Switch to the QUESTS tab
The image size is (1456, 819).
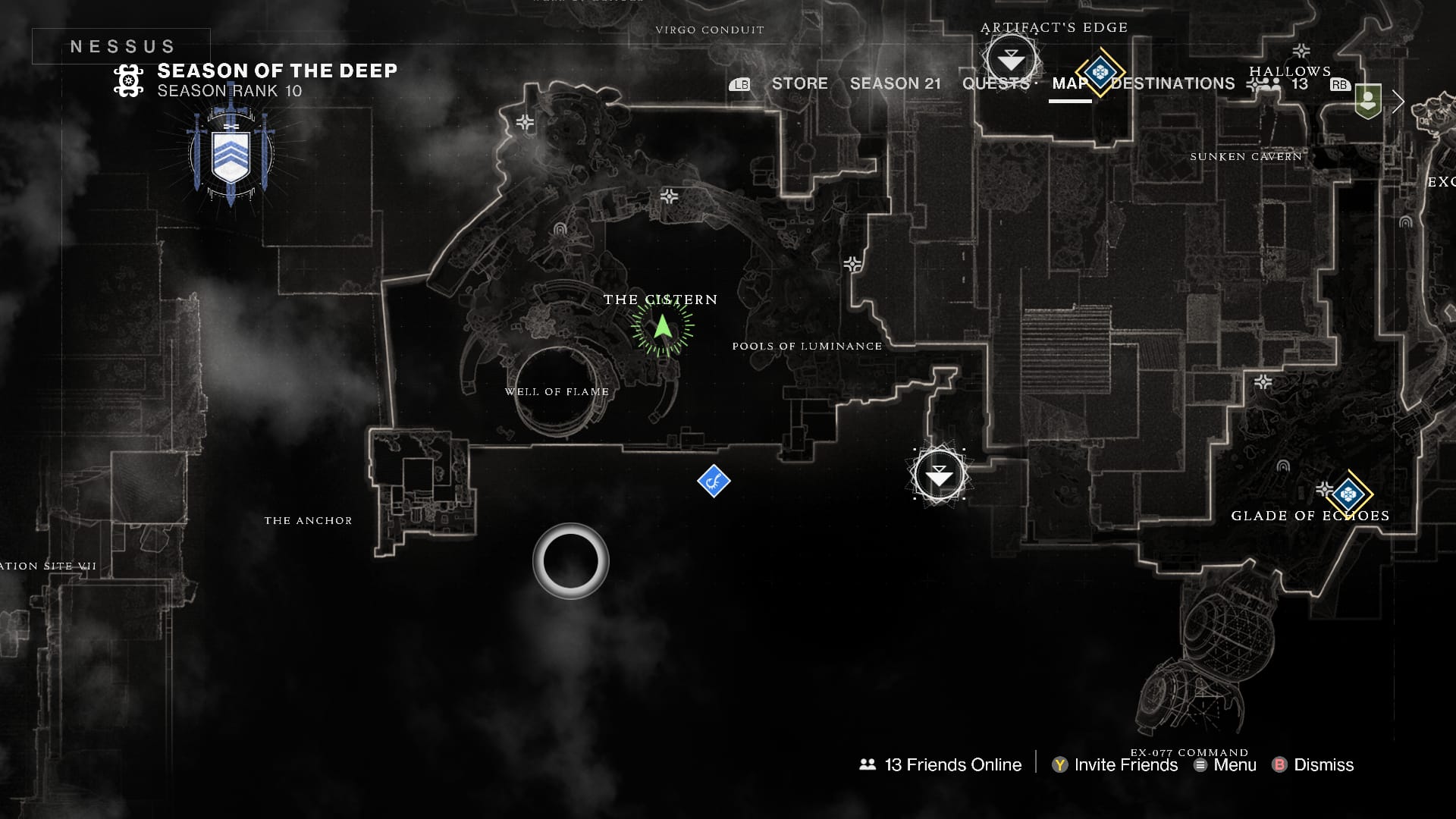coord(994,83)
